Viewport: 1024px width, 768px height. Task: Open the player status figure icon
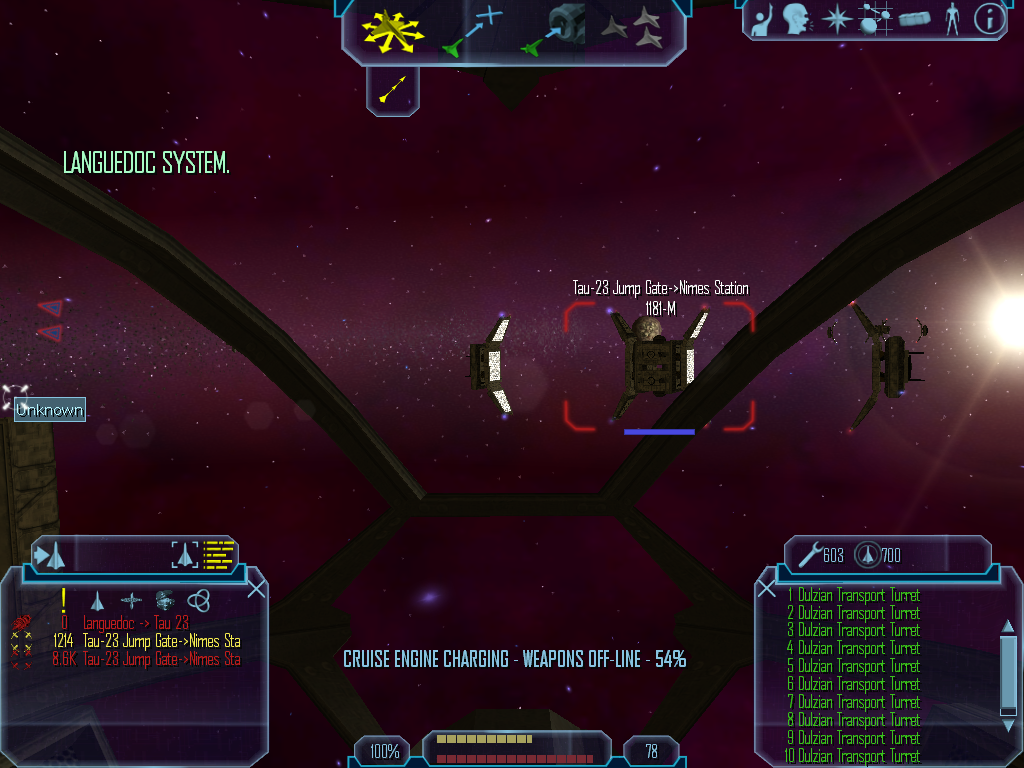coord(952,19)
